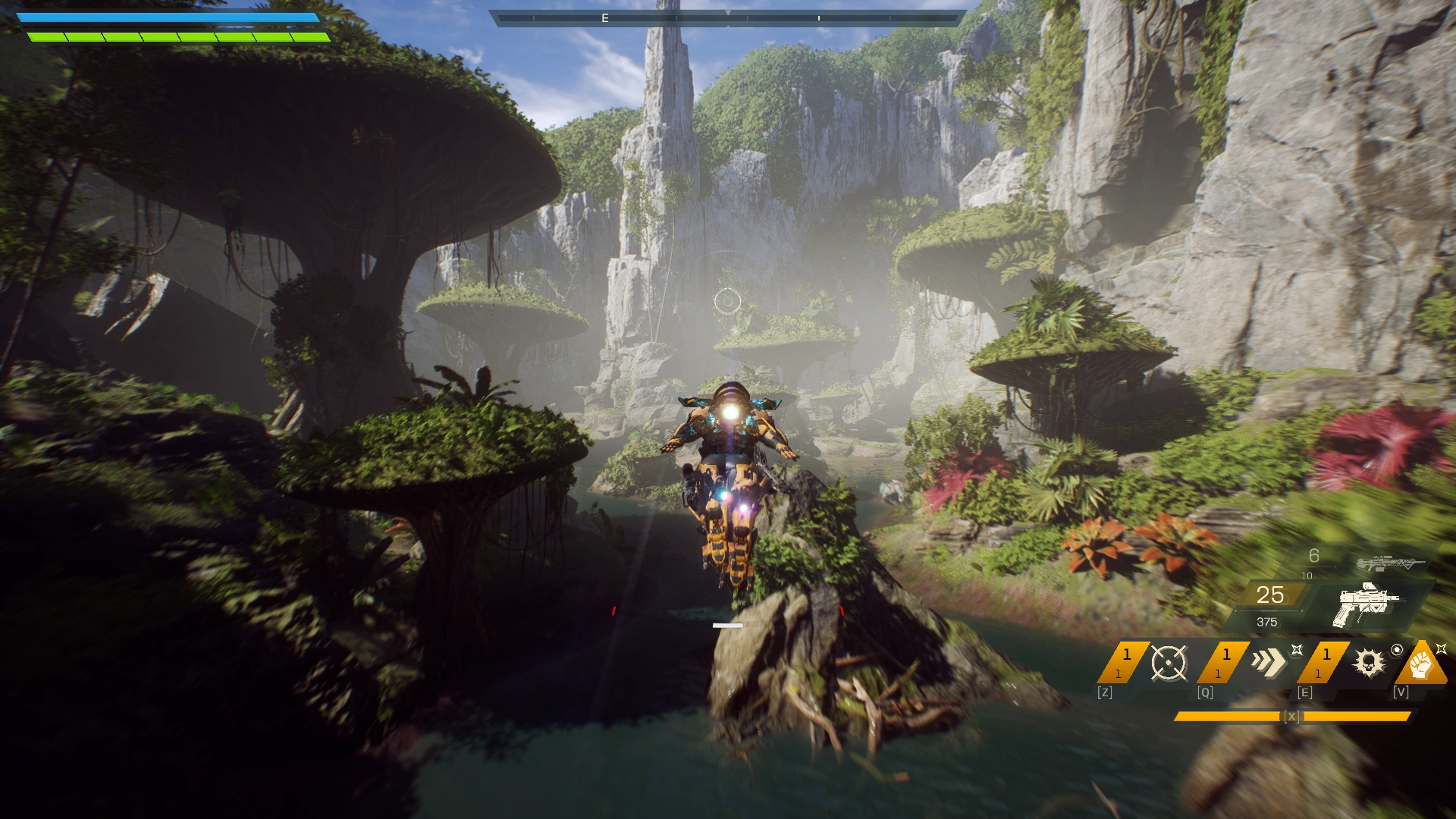Select the equipped machine pistol weapon icon
1456x819 pixels.
pyautogui.click(x=1367, y=604)
